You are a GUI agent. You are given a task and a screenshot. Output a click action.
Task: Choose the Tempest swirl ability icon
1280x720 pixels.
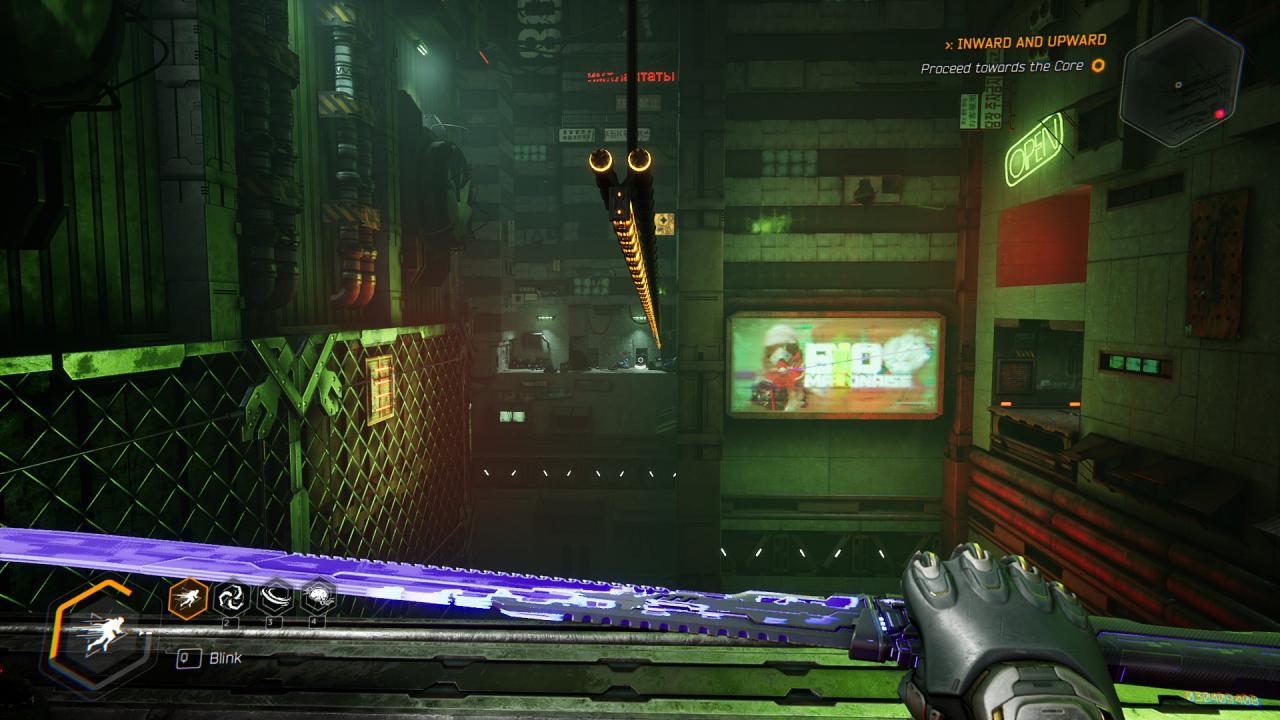point(232,599)
